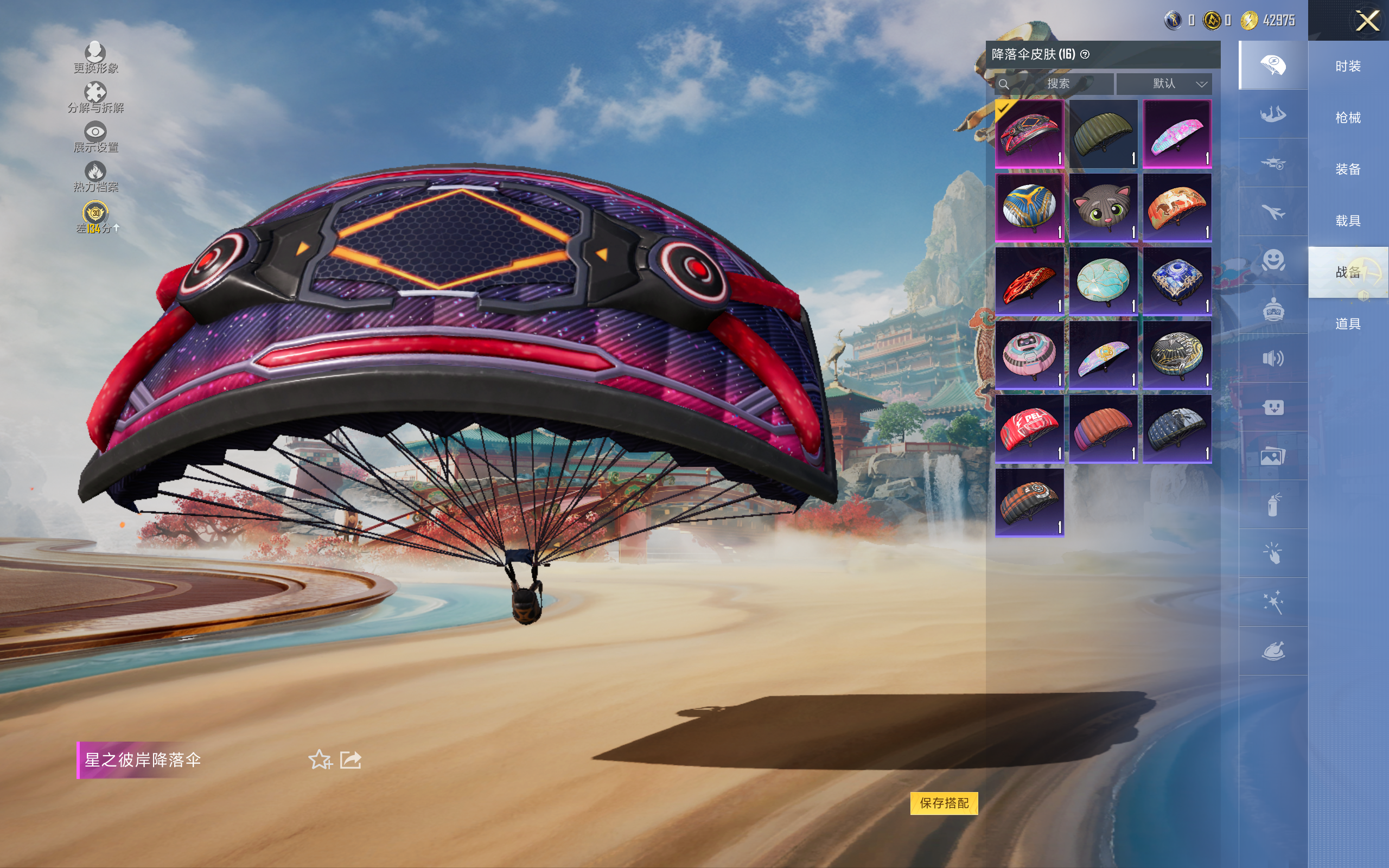Open 展示设置 display settings
Image resolution: width=1389 pixels, height=868 pixels.
point(95,137)
